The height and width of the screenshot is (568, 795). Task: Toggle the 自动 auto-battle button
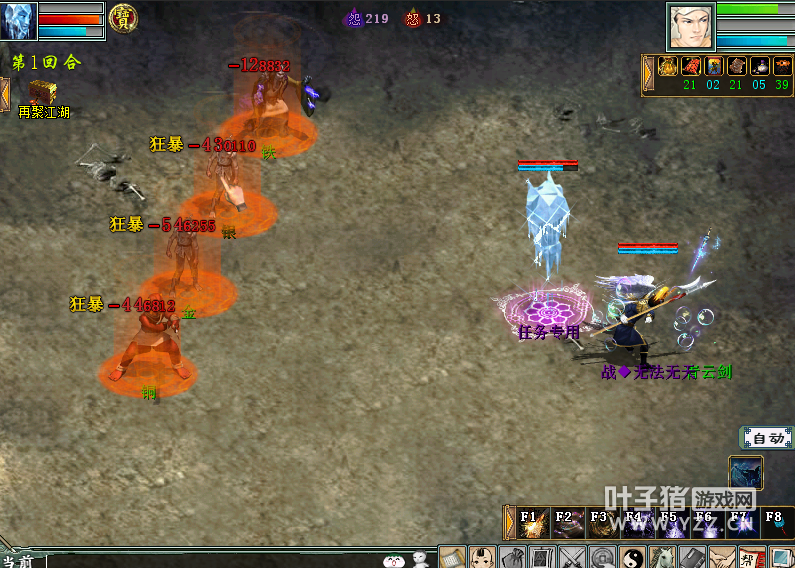pos(767,438)
